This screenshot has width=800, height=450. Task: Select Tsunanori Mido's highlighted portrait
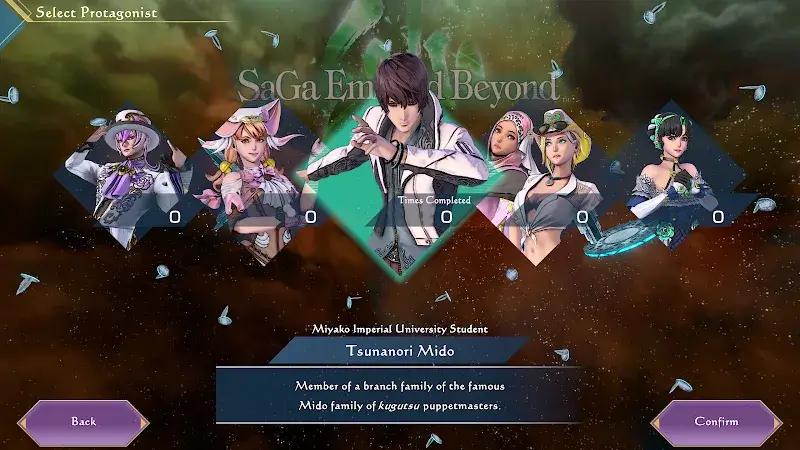click(x=400, y=160)
